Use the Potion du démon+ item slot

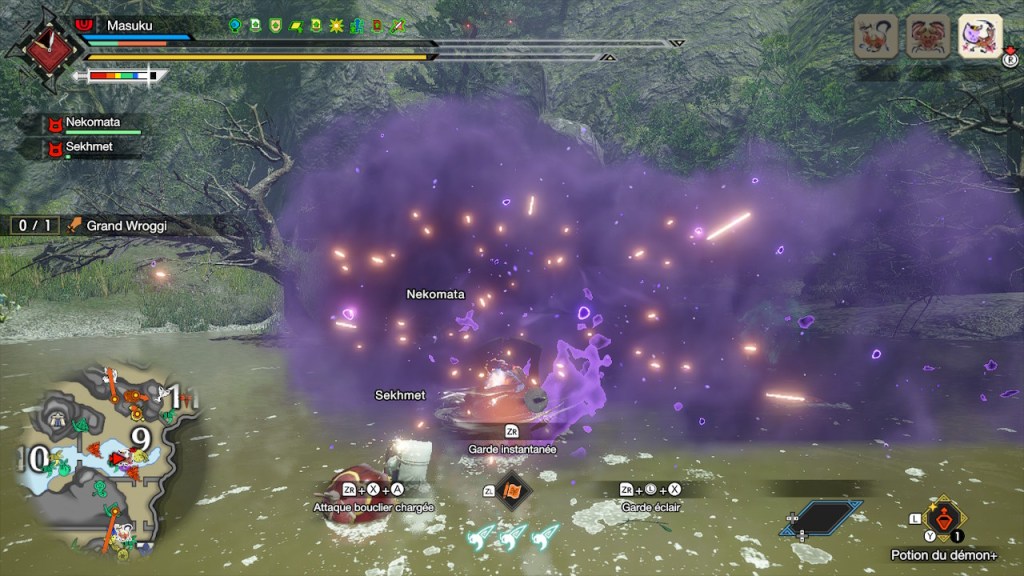pos(943,518)
